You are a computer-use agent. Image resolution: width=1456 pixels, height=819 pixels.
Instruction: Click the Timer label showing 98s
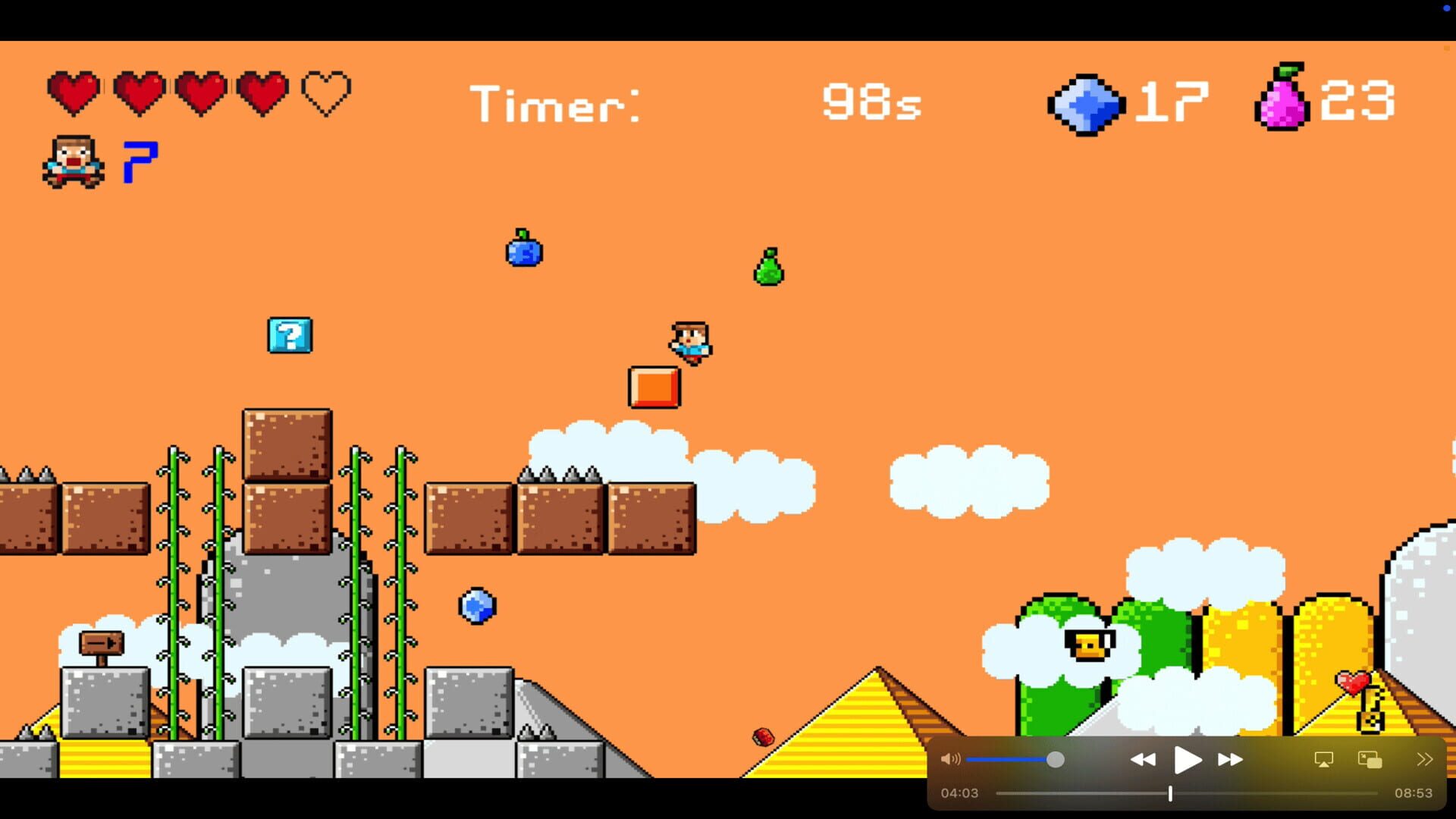point(556,104)
